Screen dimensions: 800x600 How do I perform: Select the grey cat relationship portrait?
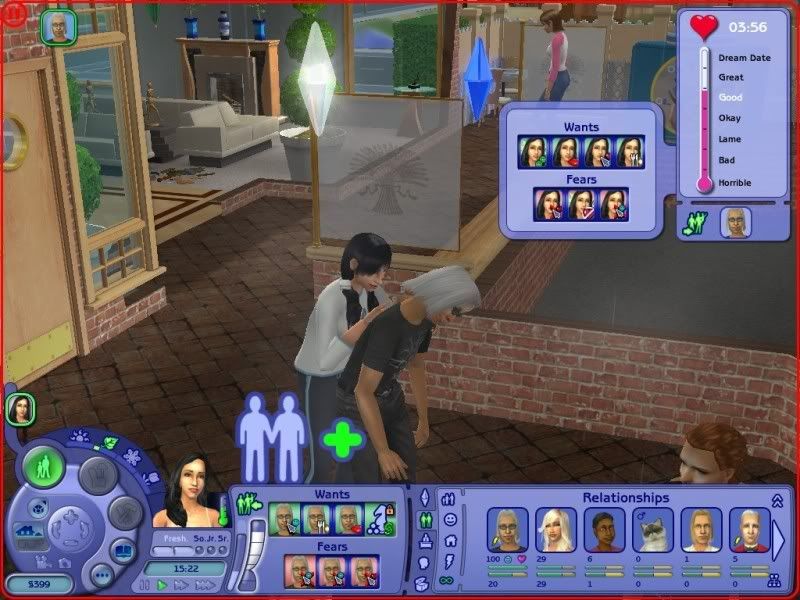click(x=653, y=529)
